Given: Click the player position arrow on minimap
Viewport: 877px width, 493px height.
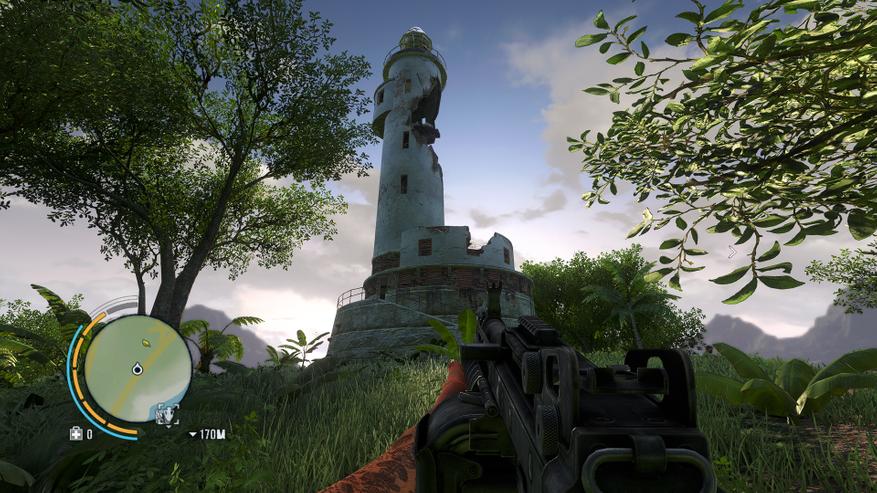Looking at the screenshot, I should pos(137,369).
